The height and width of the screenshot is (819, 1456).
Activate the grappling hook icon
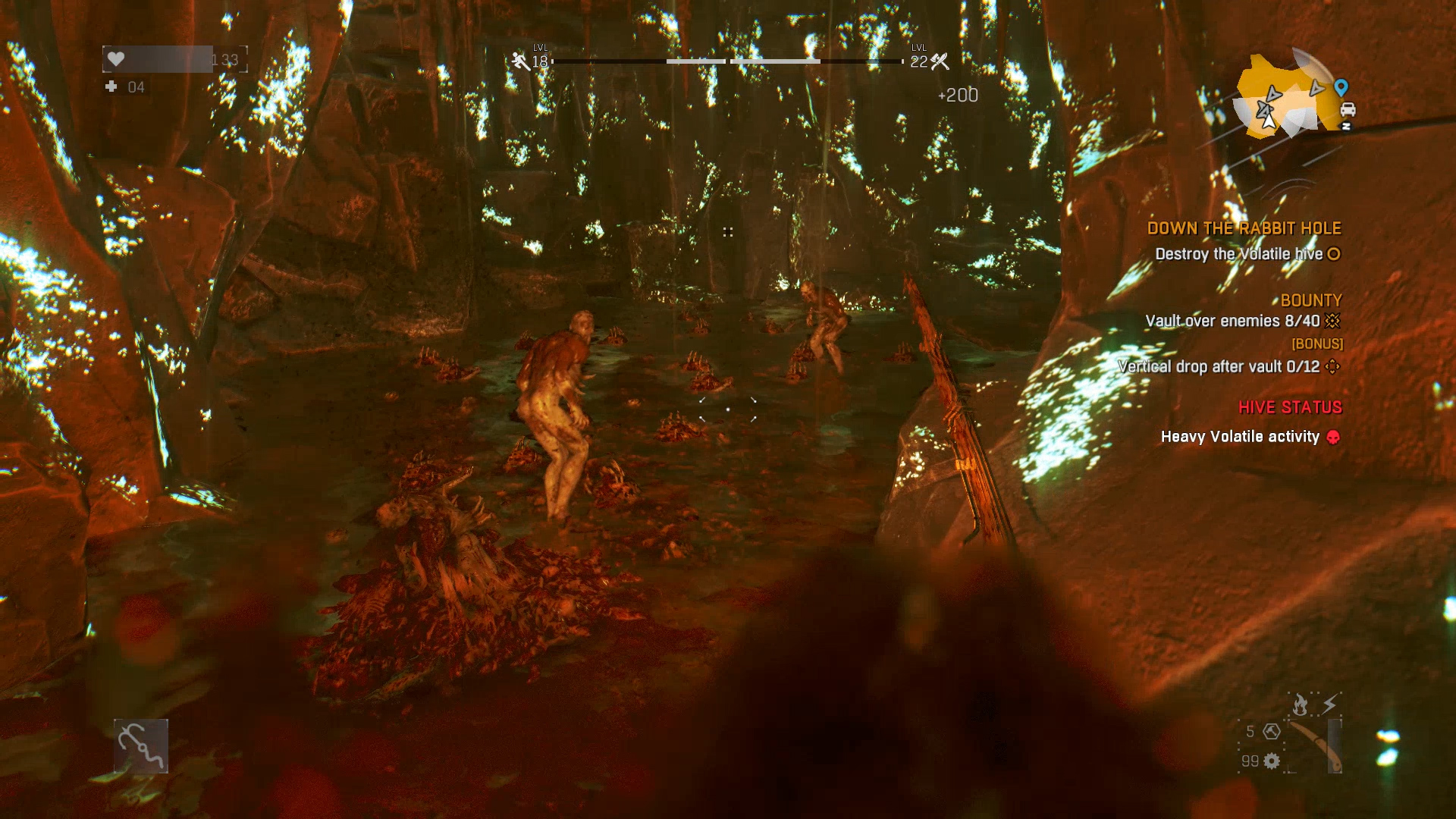[x=141, y=746]
